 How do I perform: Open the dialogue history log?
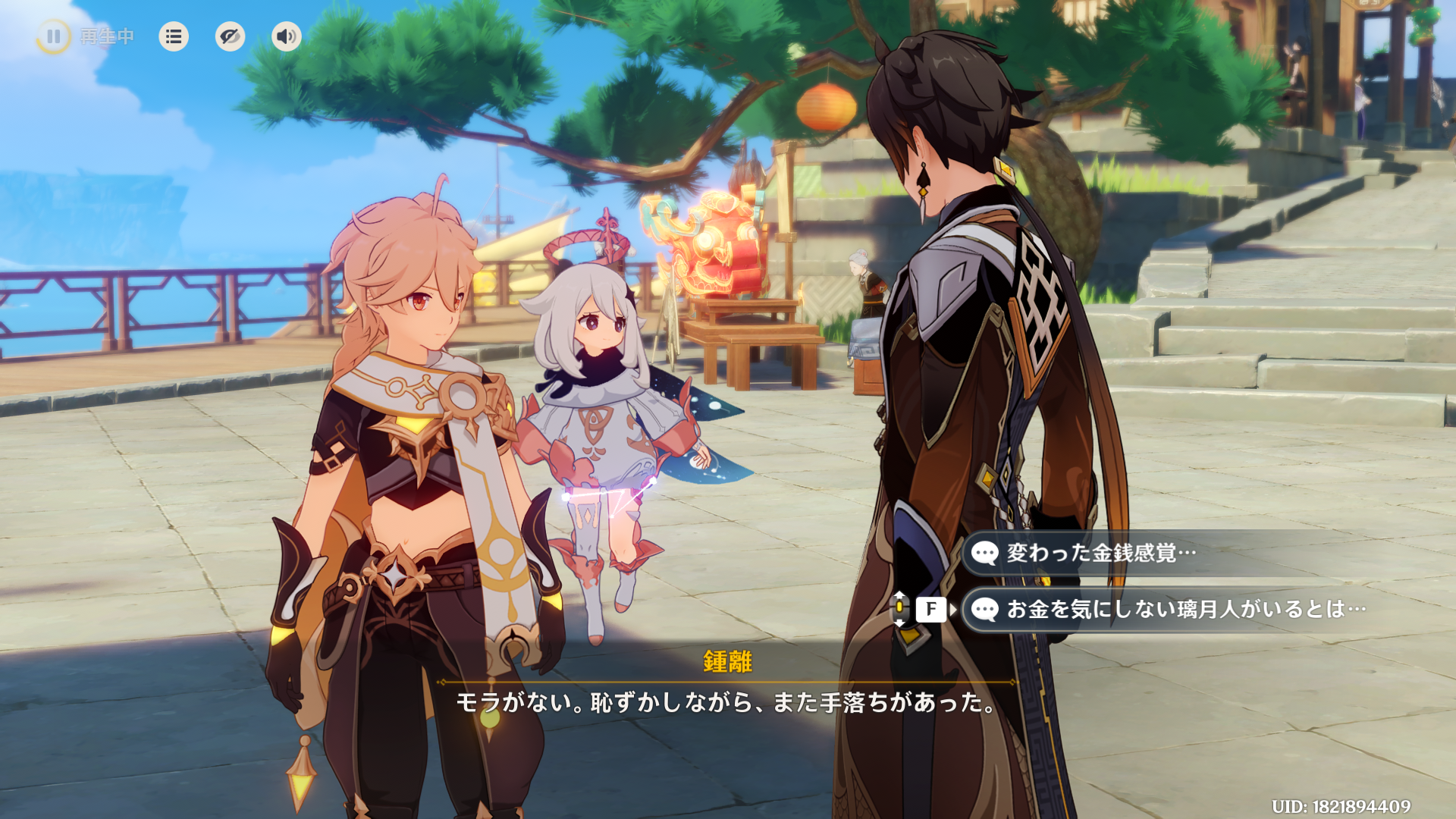coord(174,36)
